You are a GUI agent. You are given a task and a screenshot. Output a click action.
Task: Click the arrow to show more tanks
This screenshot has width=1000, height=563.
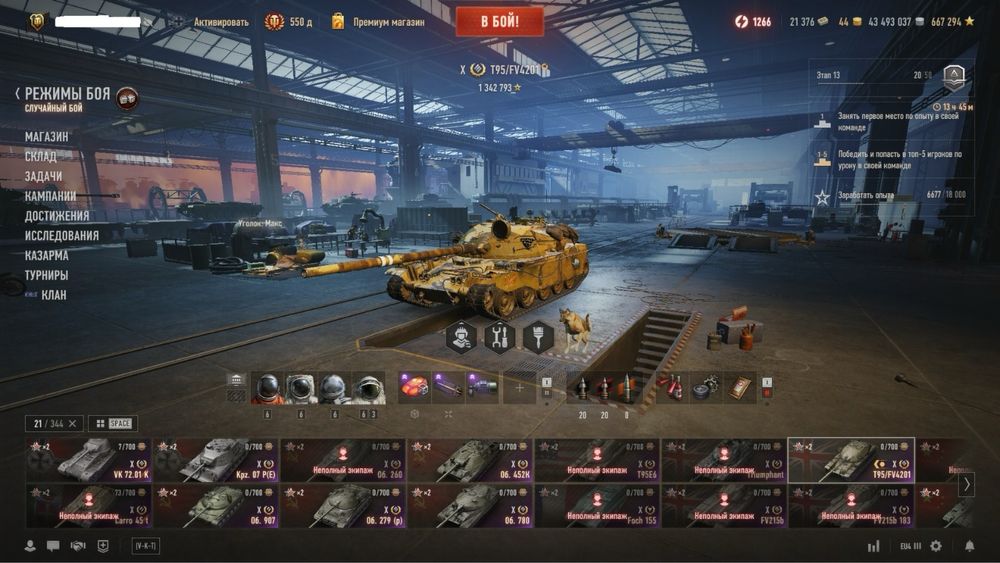coord(966,484)
